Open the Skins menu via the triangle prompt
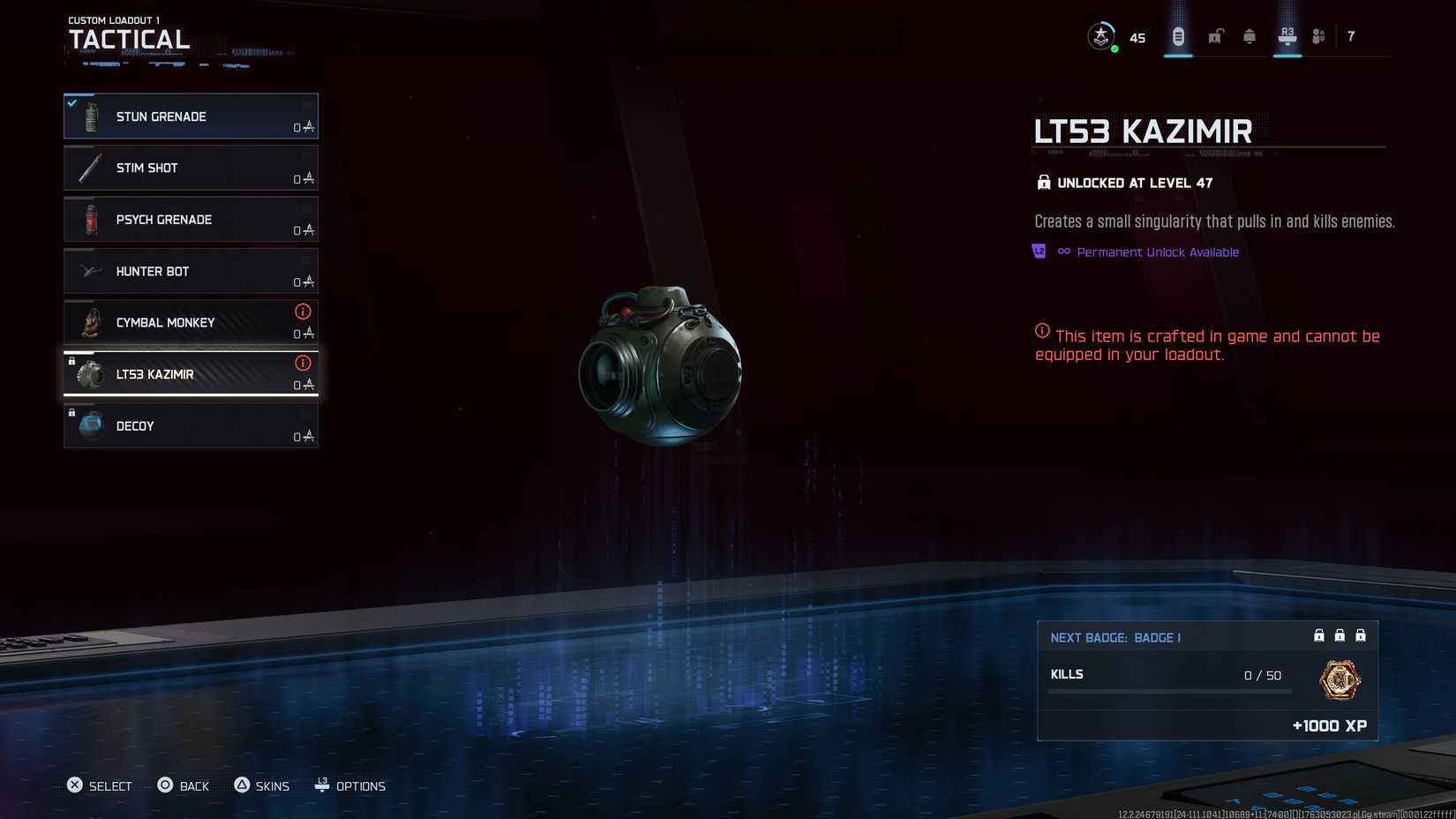1456x819 pixels. (261, 785)
